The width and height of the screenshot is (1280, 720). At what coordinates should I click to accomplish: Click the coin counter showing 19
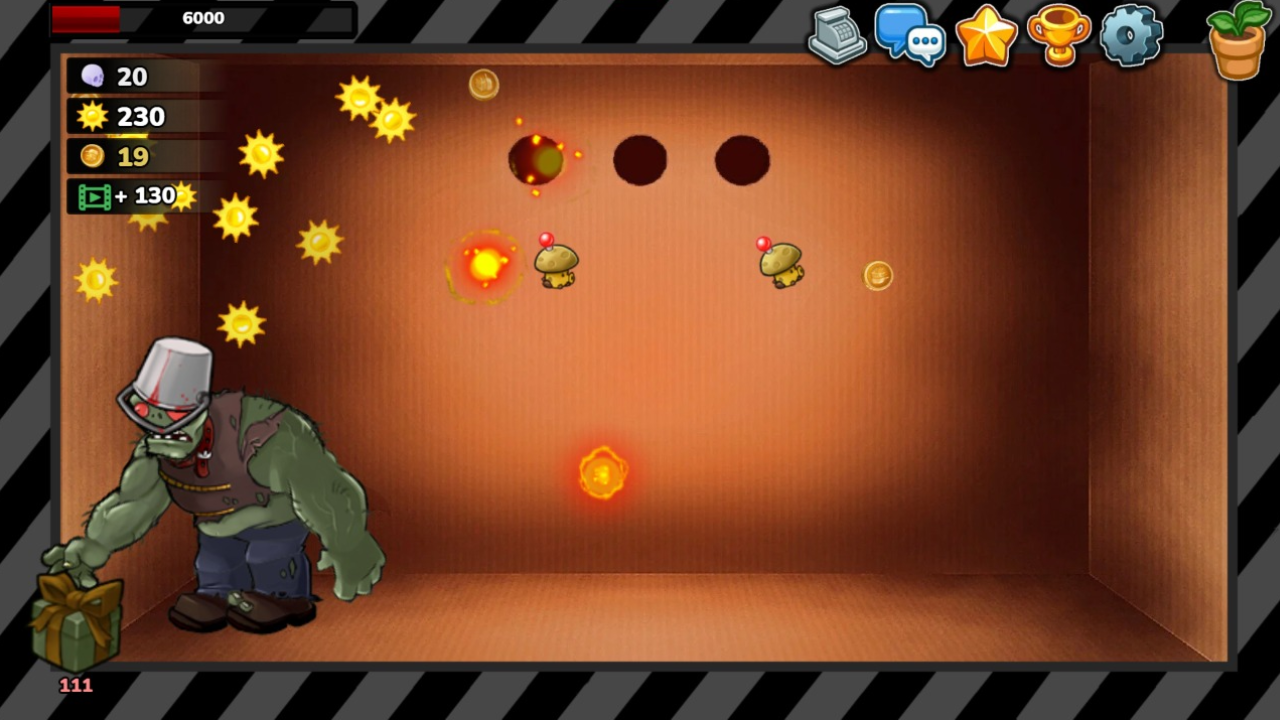pos(90,156)
